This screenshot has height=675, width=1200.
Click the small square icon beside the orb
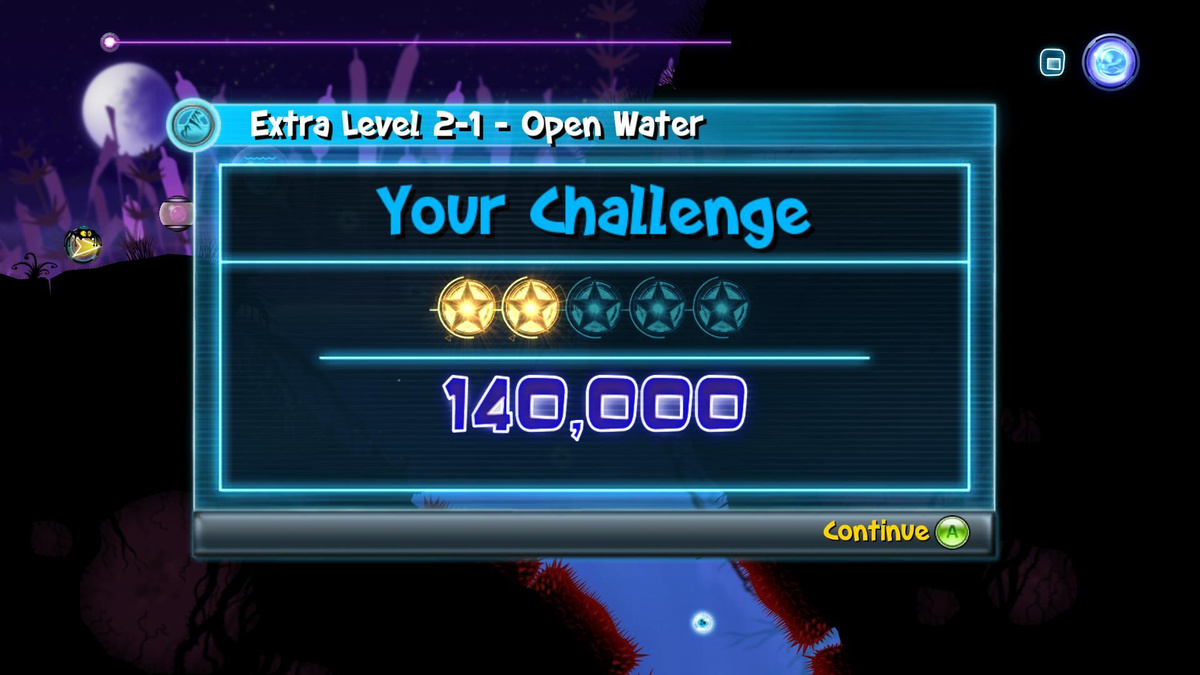click(x=1052, y=64)
